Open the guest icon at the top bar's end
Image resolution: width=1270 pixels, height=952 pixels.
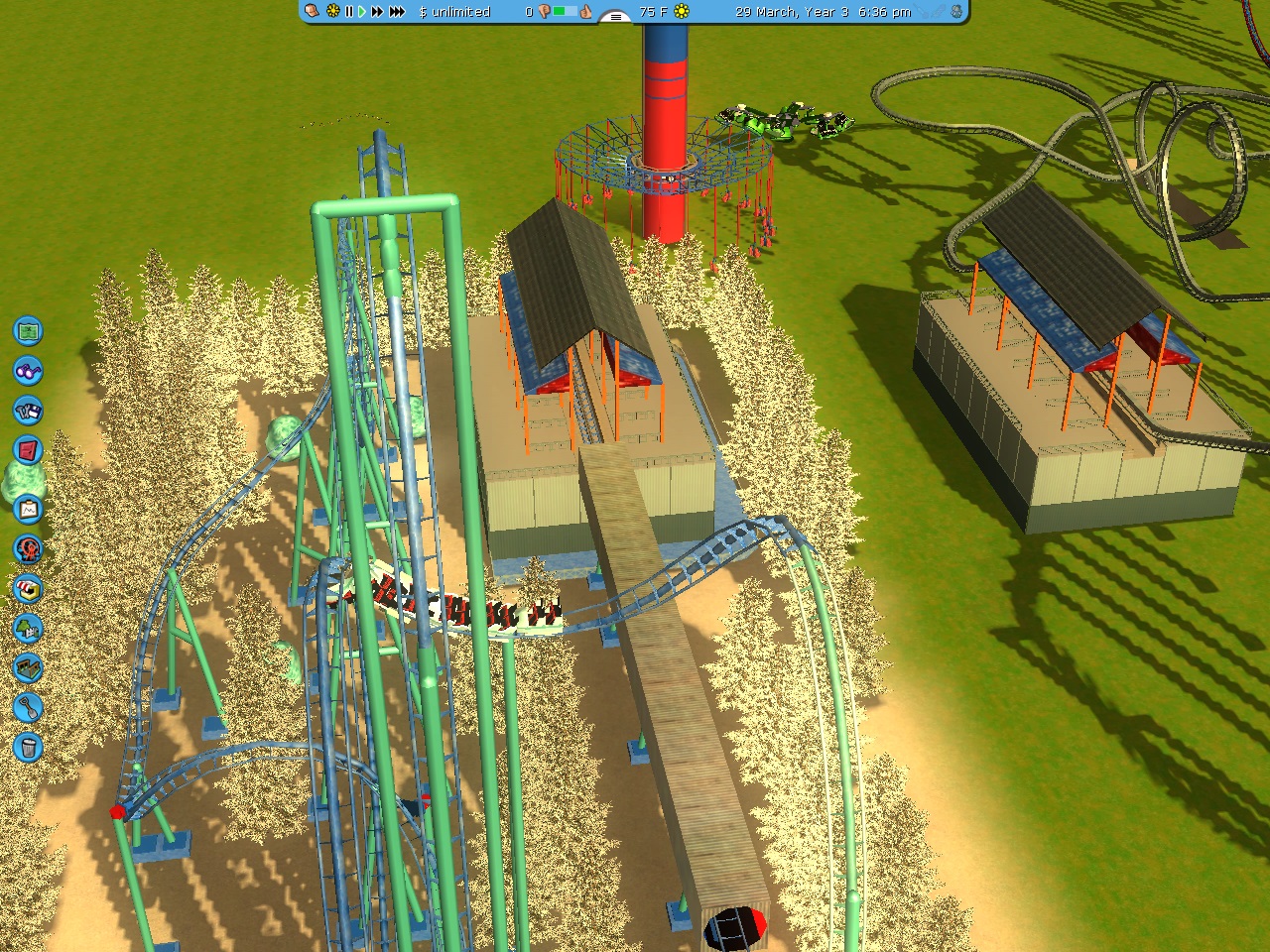click(x=955, y=12)
